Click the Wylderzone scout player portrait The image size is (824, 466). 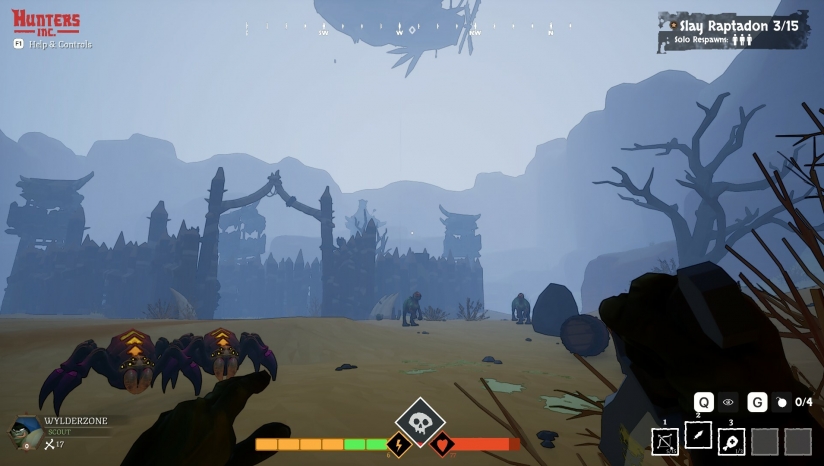24,431
